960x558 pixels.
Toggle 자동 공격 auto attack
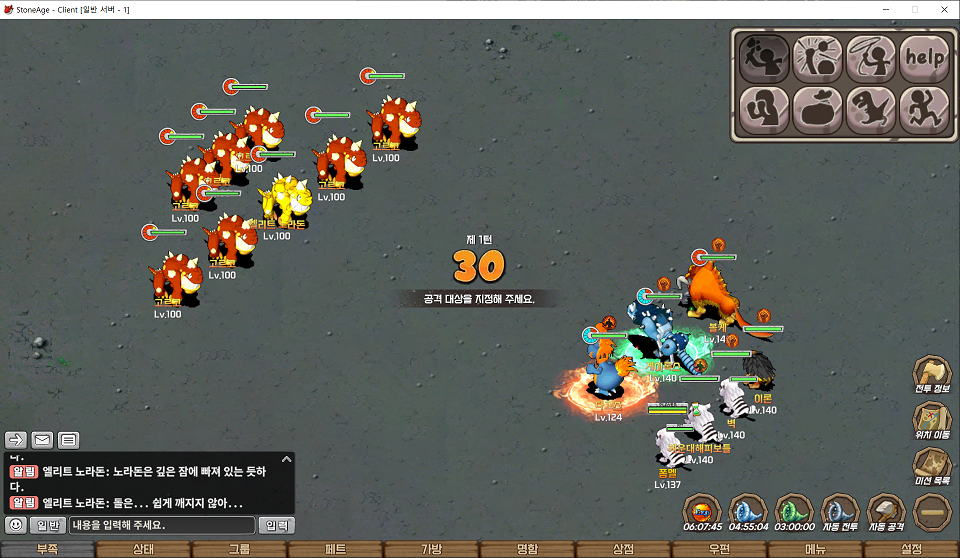pyautogui.click(x=886, y=511)
